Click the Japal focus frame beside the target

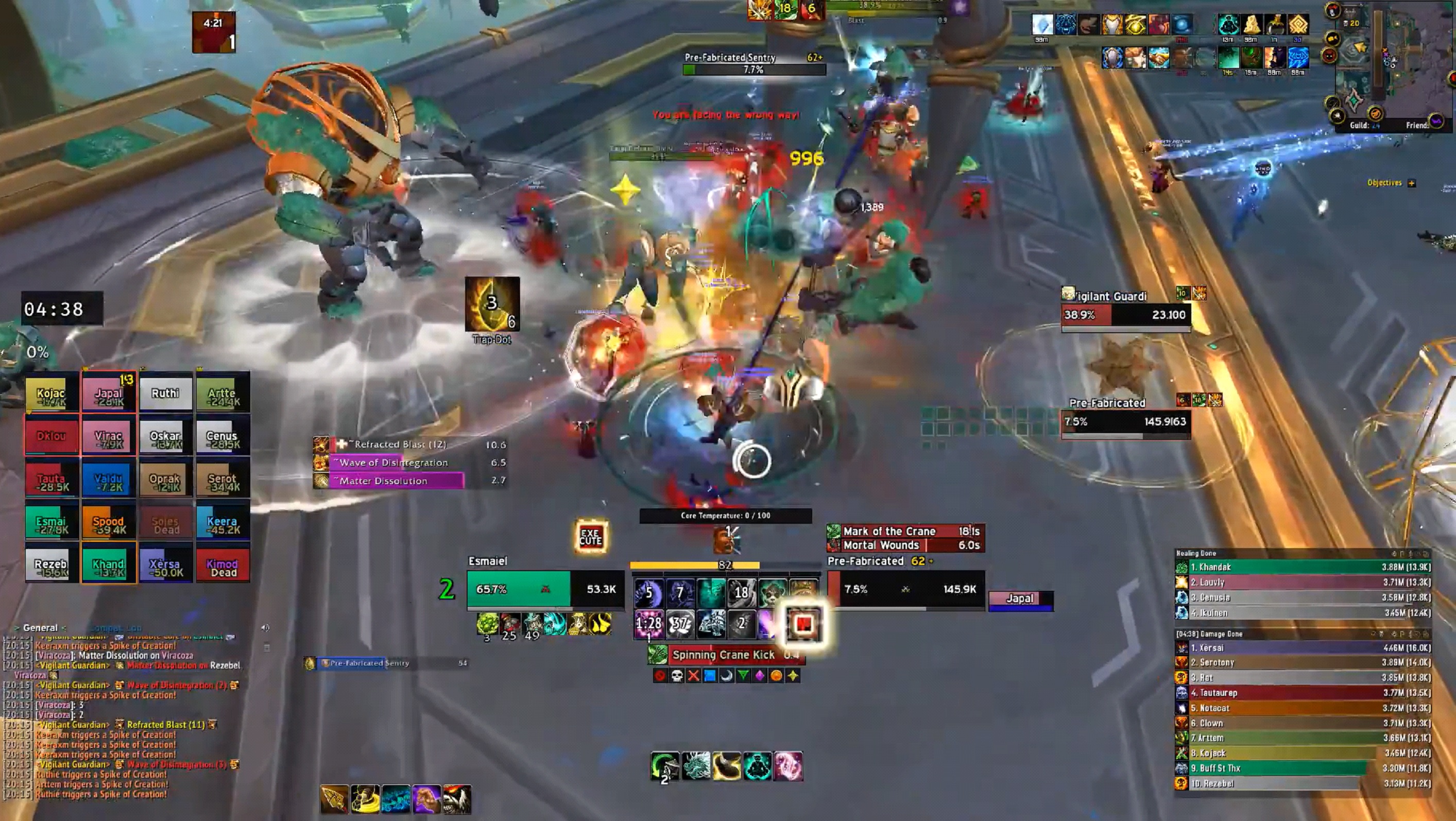(x=1020, y=600)
